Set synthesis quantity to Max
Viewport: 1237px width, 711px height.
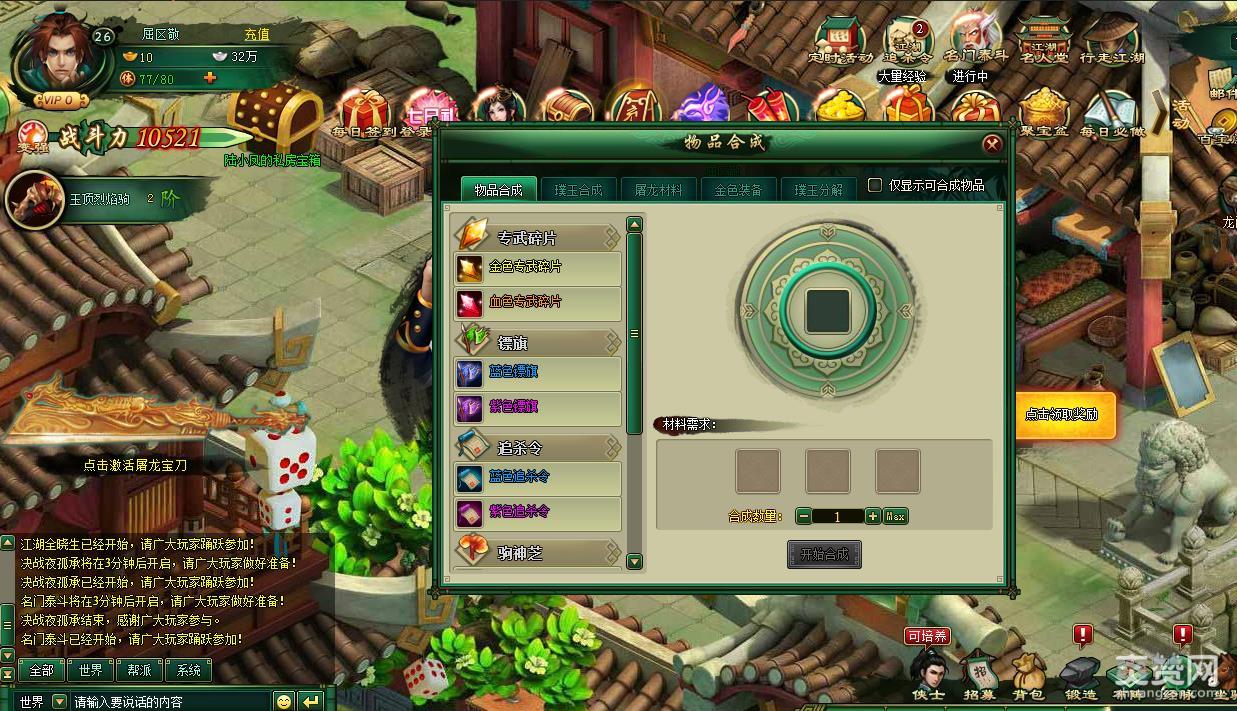pyautogui.click(x=896, y=516)
